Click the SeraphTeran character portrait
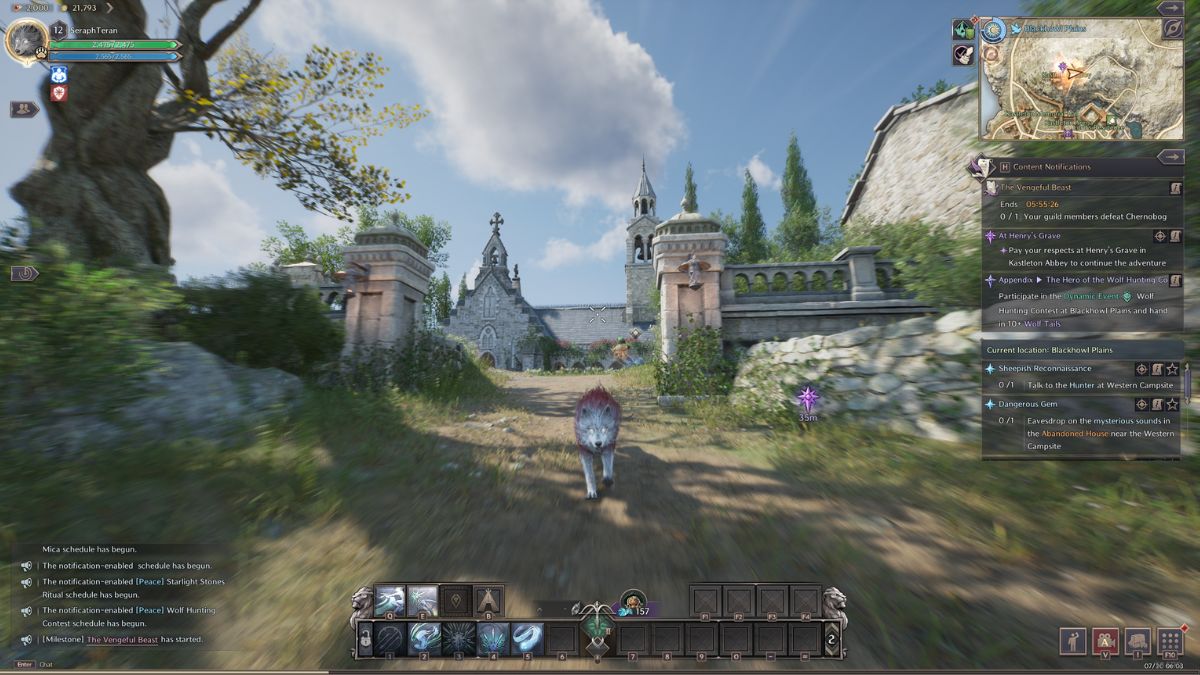The image size is (1200, 675). (25, 42)
